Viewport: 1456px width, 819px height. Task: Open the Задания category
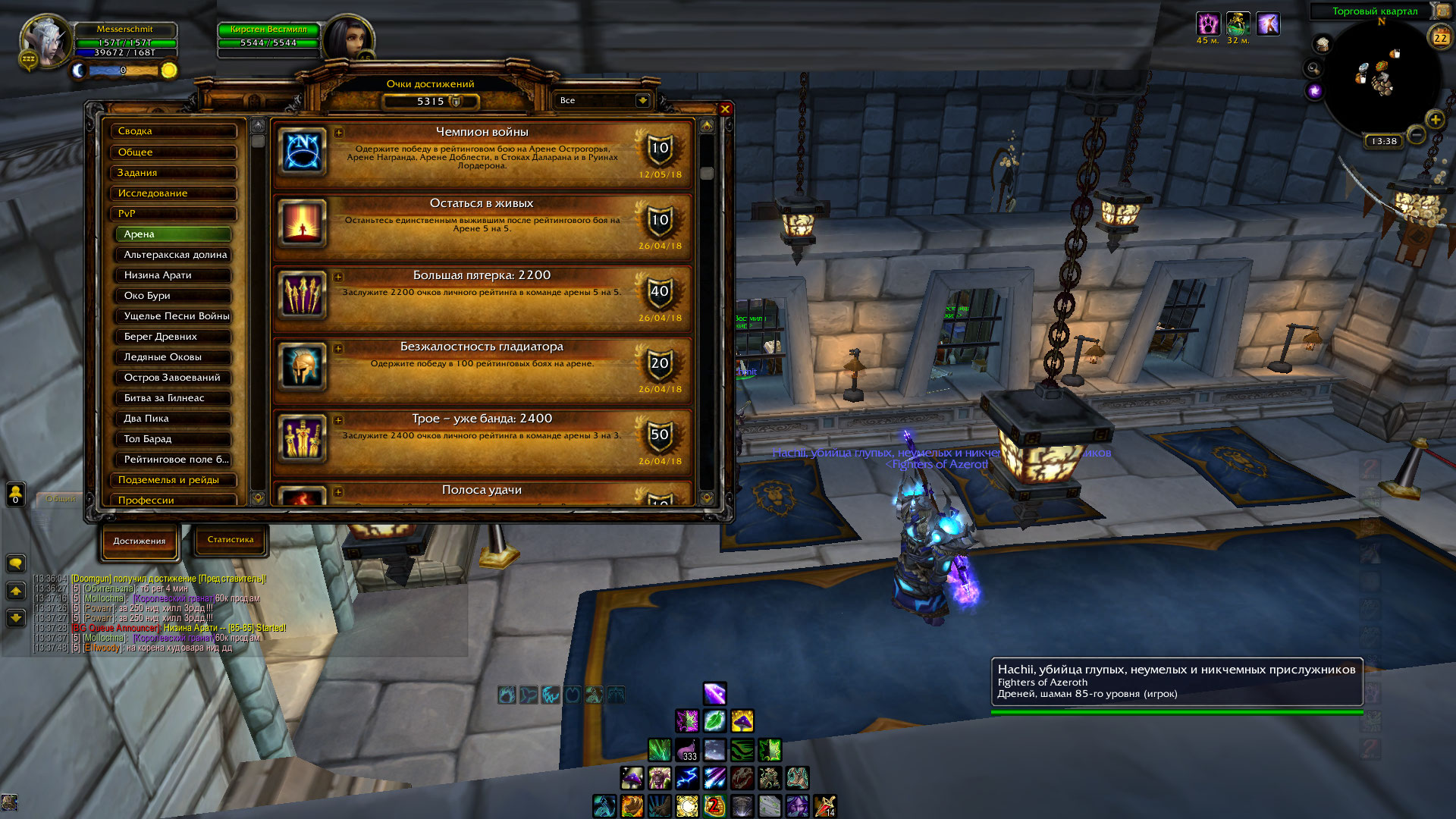coord(174,173)
